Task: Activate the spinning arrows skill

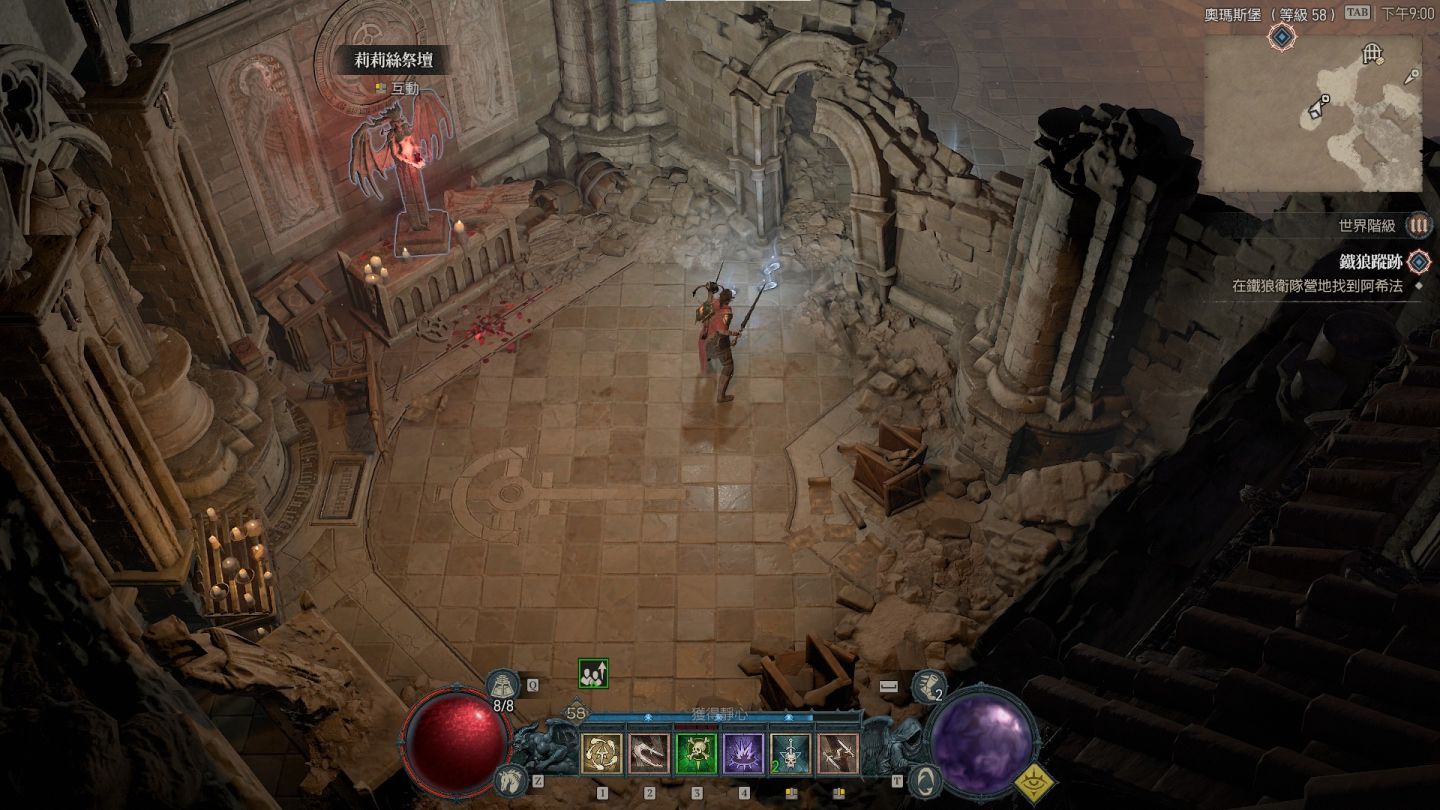Action: tap(601, 754)
